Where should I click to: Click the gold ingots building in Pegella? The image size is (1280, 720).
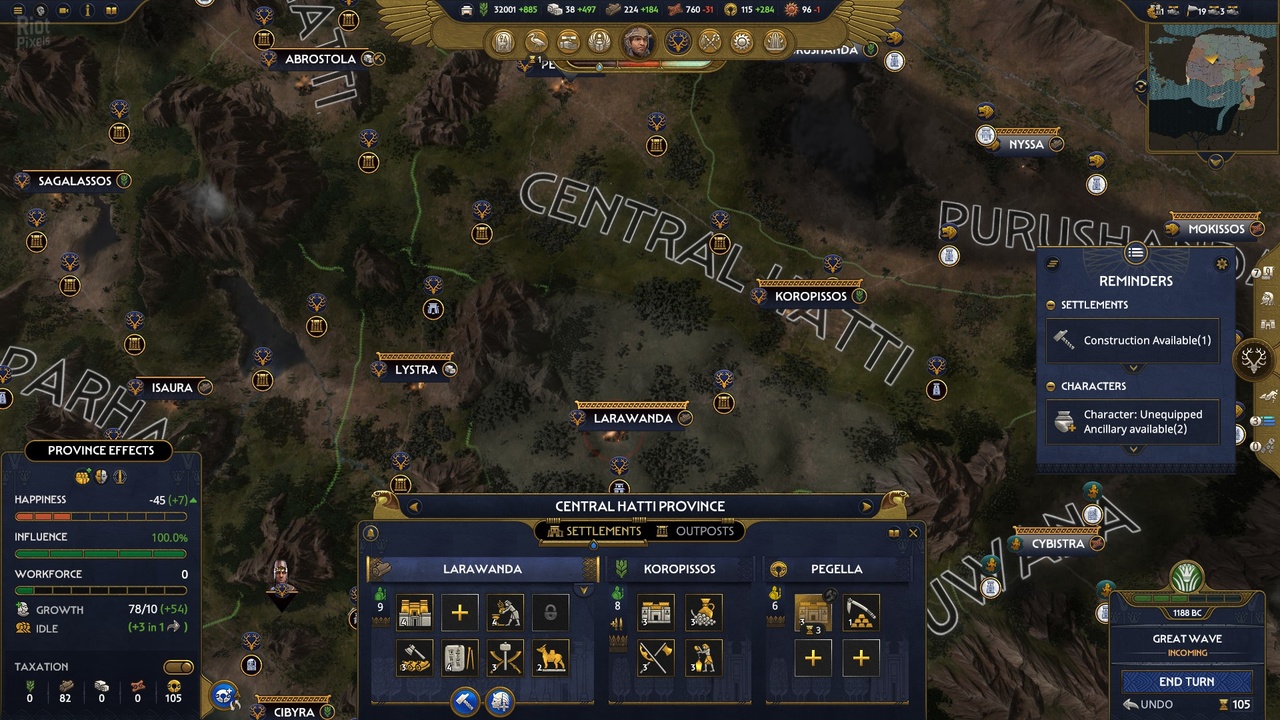860,613
